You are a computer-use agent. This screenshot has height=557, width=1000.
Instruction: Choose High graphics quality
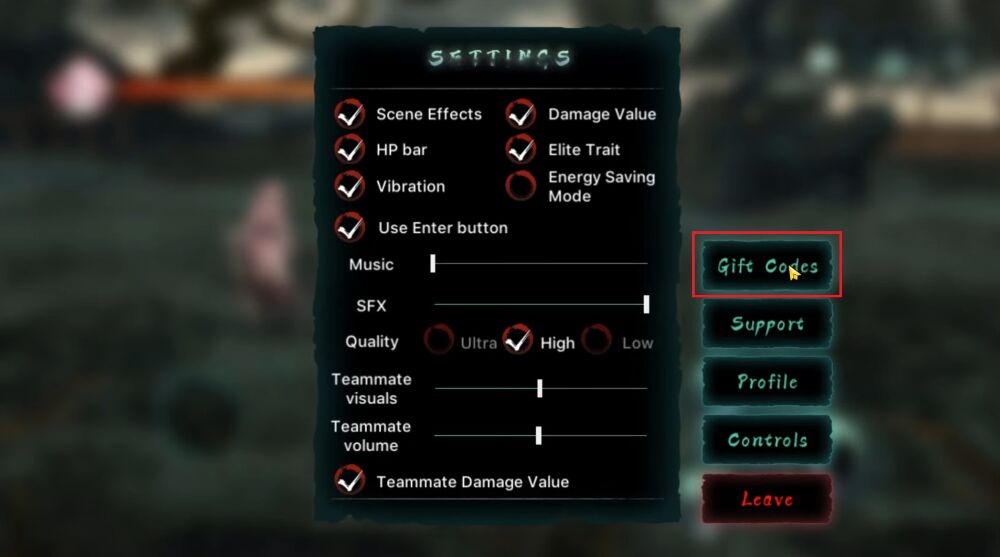pyautogui.click(x=517, y=341)
